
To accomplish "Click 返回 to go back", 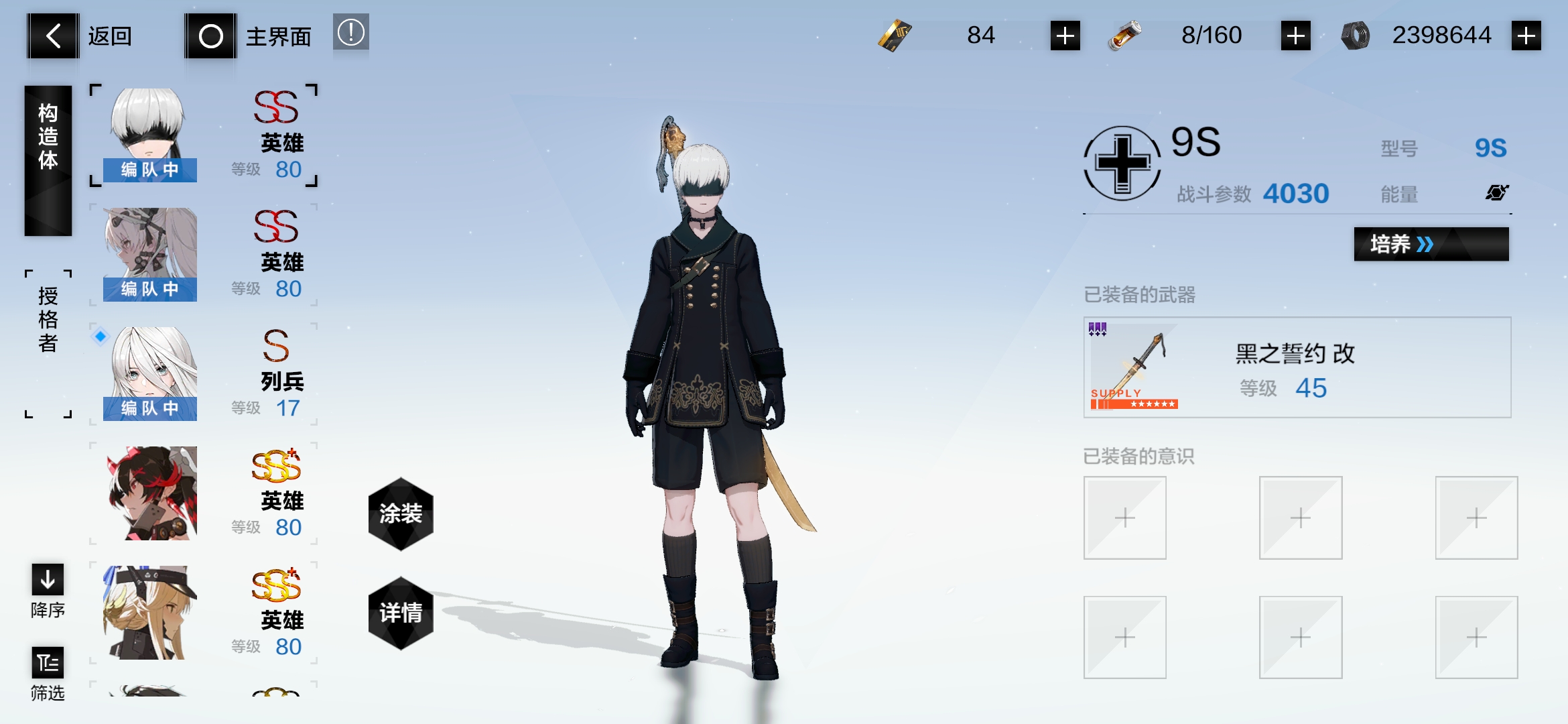I will point(52,36).
